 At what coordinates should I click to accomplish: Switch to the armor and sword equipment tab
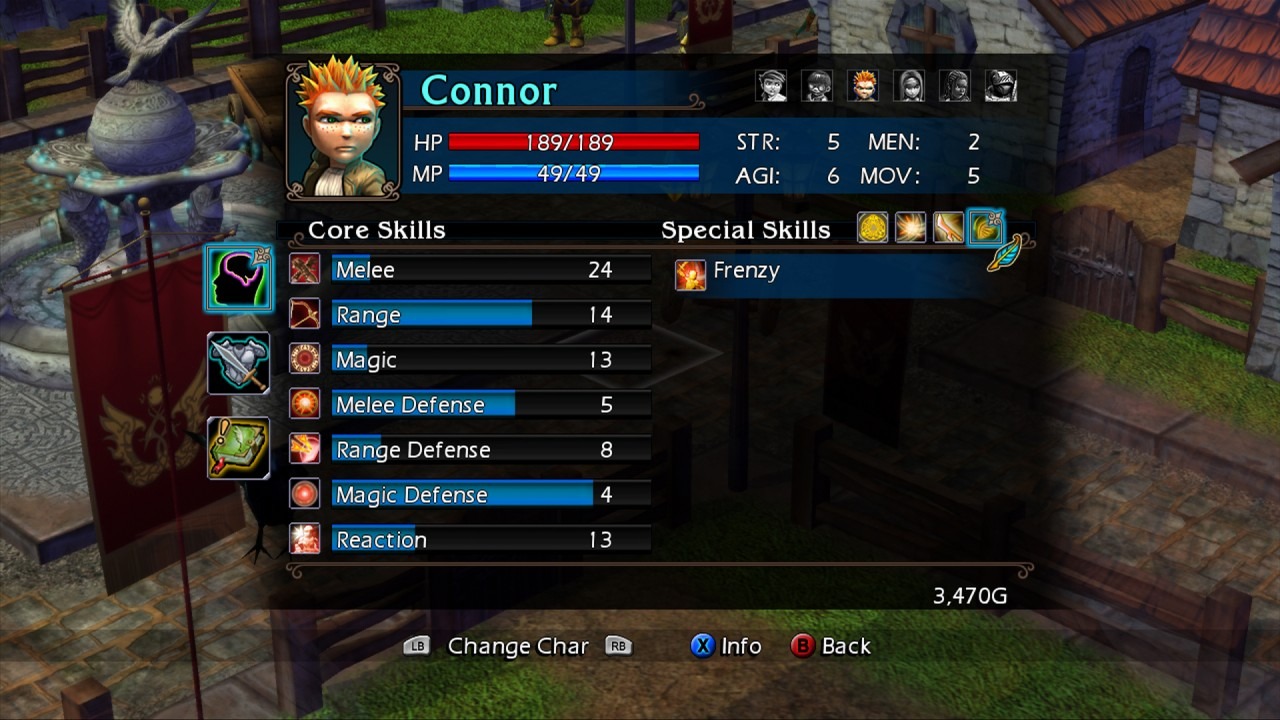click(x=239, y=363)
